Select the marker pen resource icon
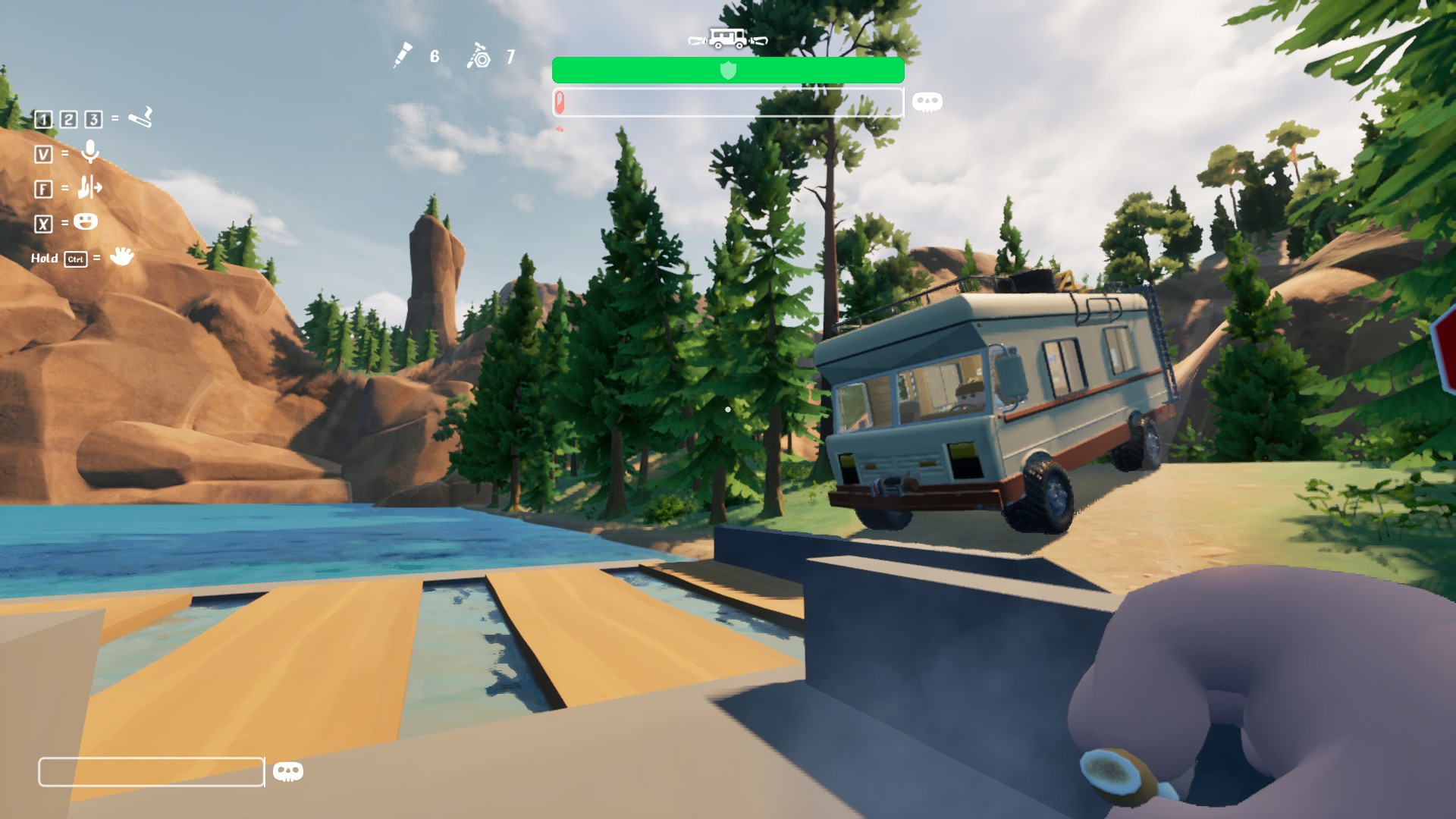Image resolution: width=1456 pixels, height=819 pixels. pyautogui.click(x=403, y=55)
